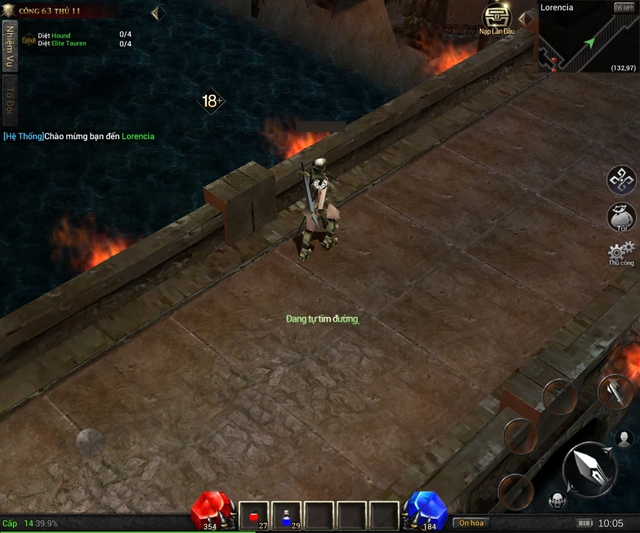Screen dimensions: 640x533
Task: Open the system chat message line
Action: tap(78, 136)
